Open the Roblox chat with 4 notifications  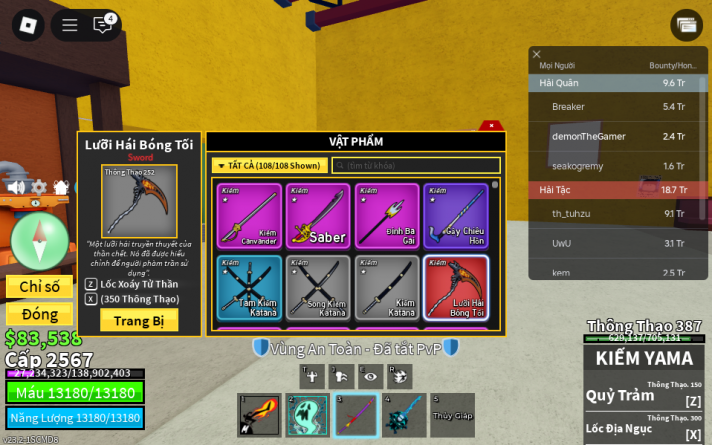[x=103, y=25]
